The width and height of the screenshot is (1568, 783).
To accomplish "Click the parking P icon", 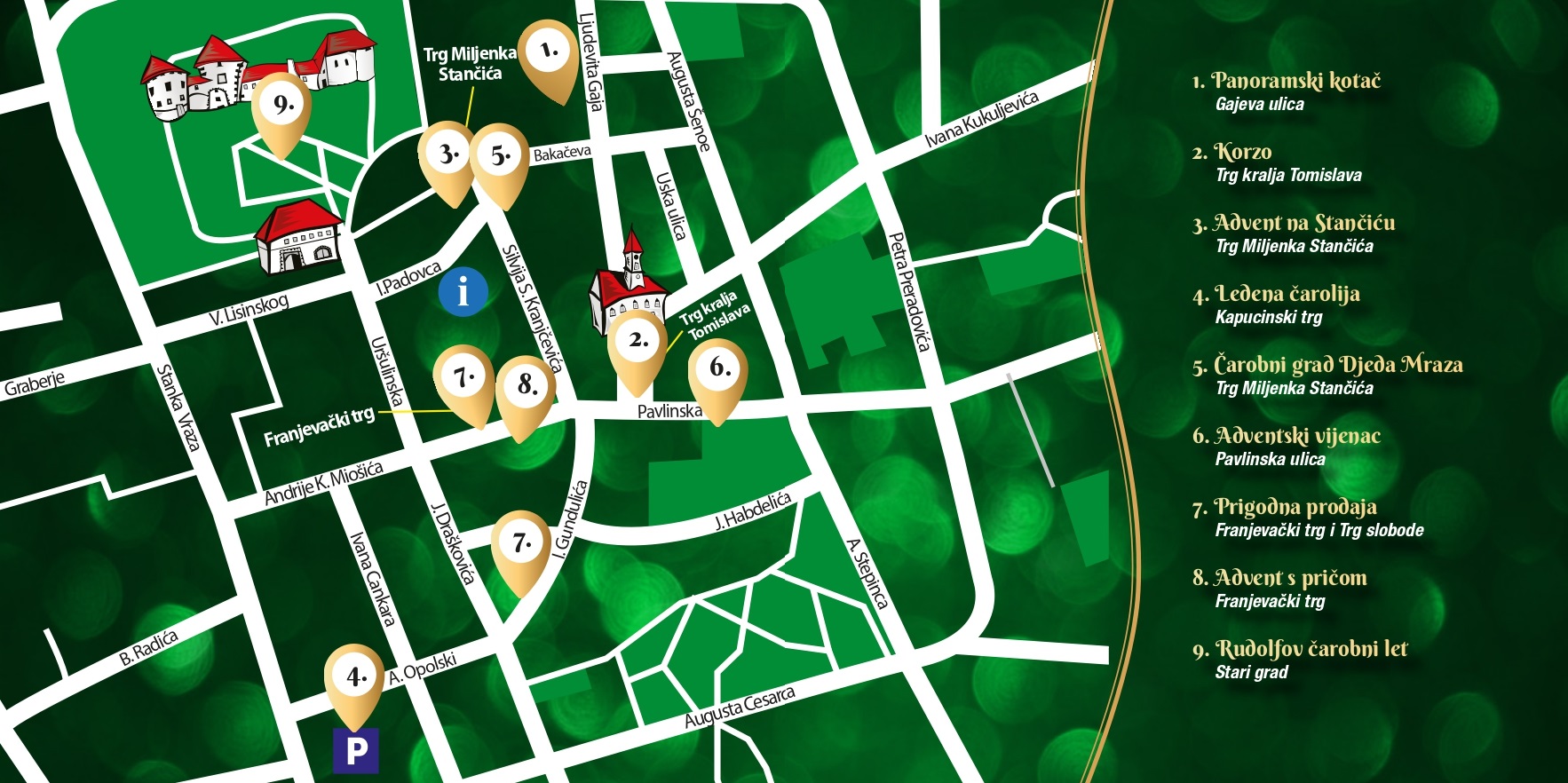I will pos(355,751).
